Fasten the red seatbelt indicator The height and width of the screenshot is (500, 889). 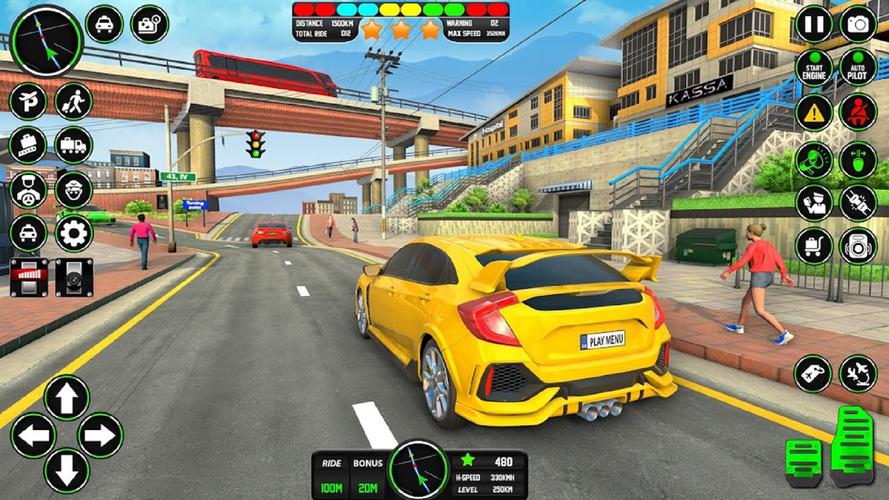[858, 112]
